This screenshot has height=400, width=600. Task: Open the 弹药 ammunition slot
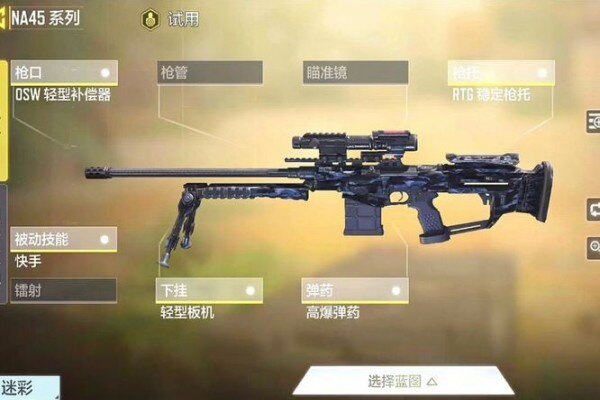[x=356, y=291]
